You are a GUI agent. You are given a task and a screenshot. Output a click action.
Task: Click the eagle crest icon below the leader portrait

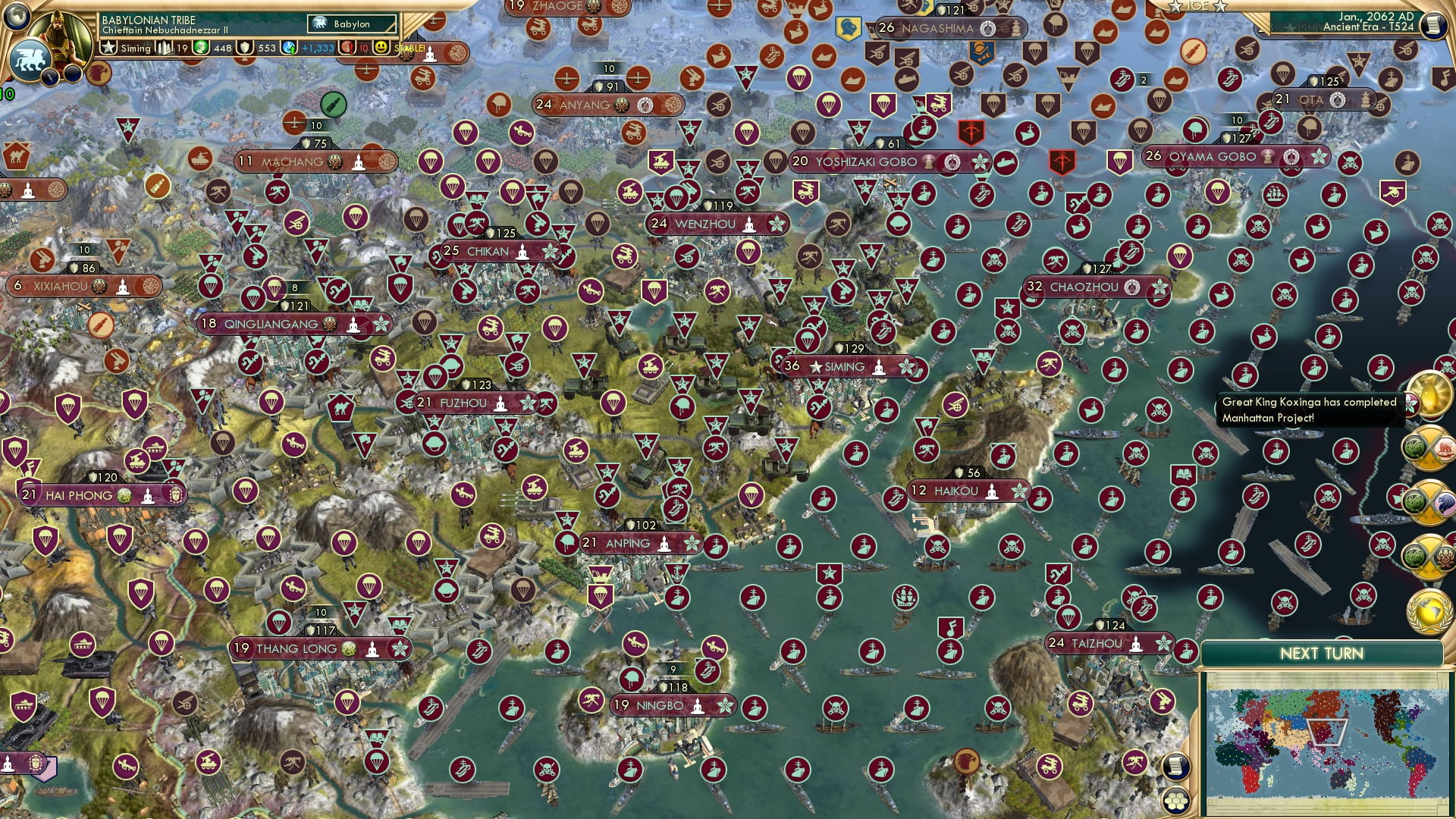tap(99, 75)
